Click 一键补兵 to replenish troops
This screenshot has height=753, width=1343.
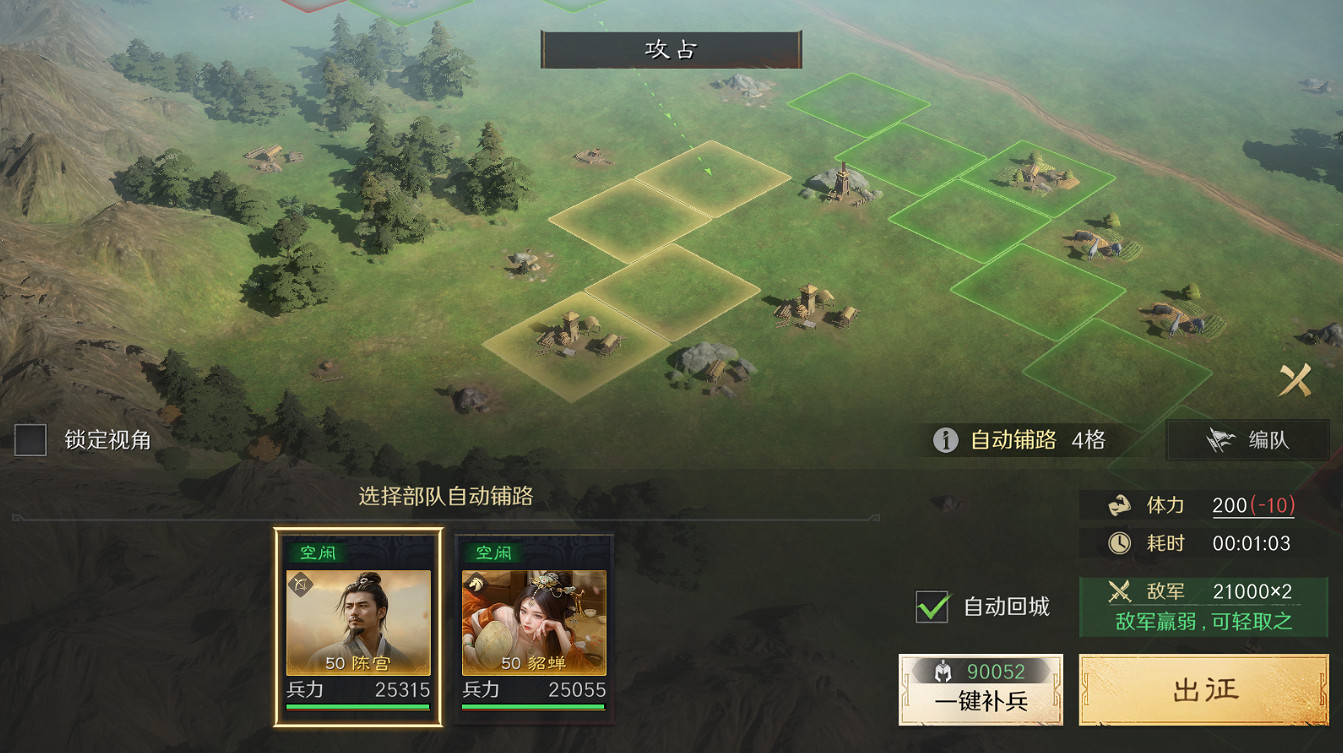coord(980,703)
